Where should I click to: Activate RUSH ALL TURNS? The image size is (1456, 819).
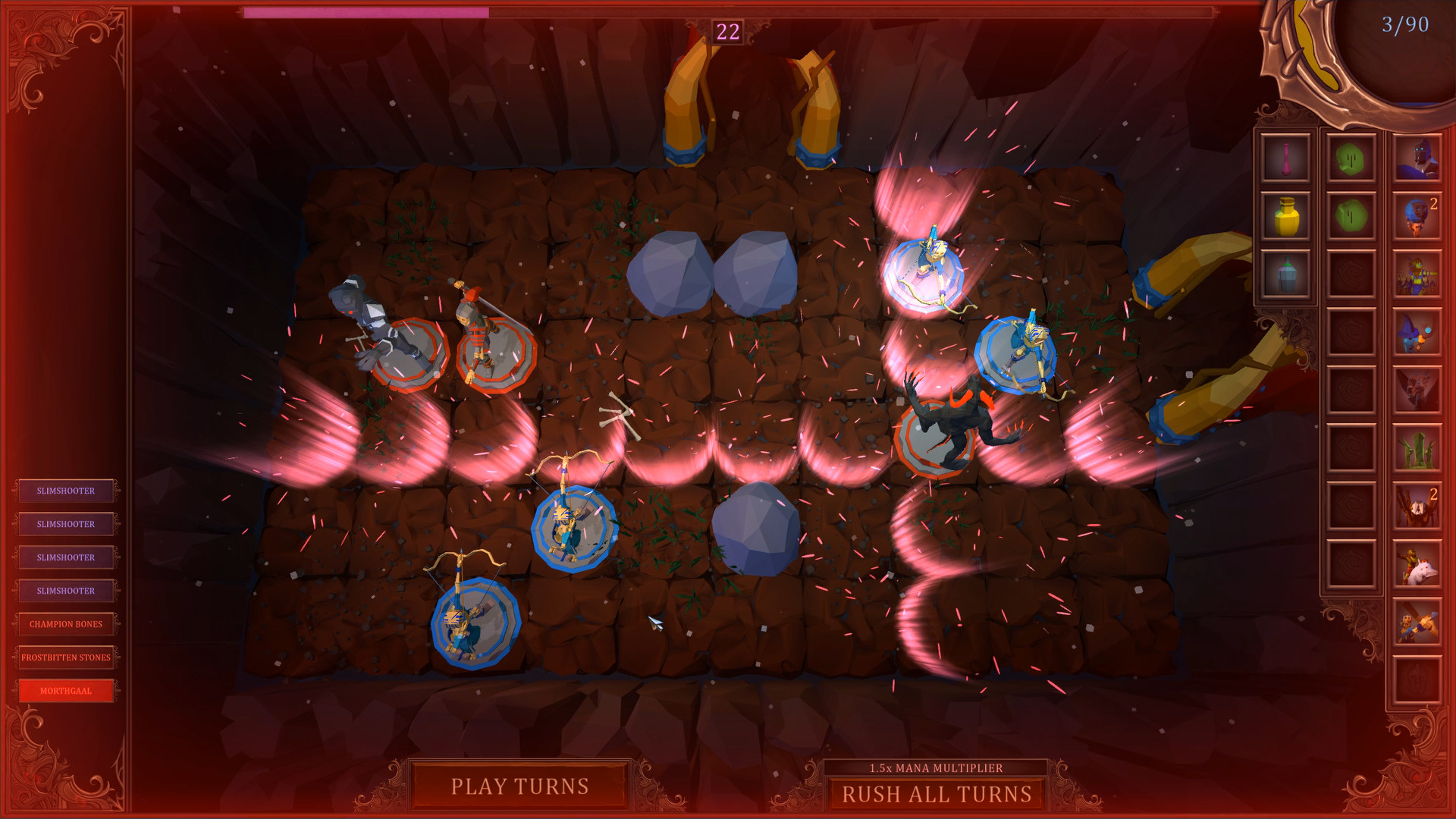pos(937,793)
